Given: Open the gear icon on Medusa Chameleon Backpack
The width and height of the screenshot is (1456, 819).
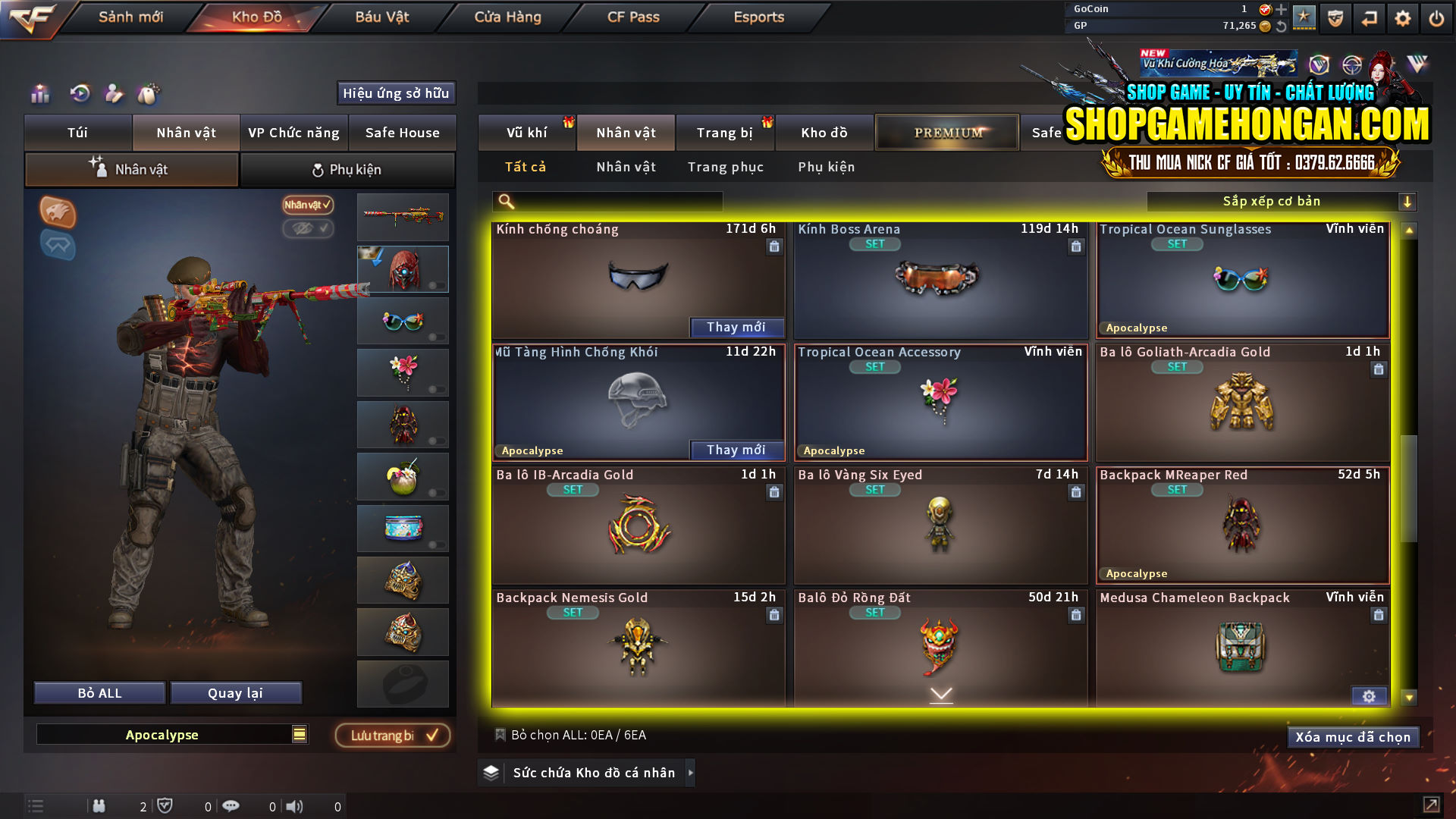Looking at the screenshot, I should [x=1370, y=695].
